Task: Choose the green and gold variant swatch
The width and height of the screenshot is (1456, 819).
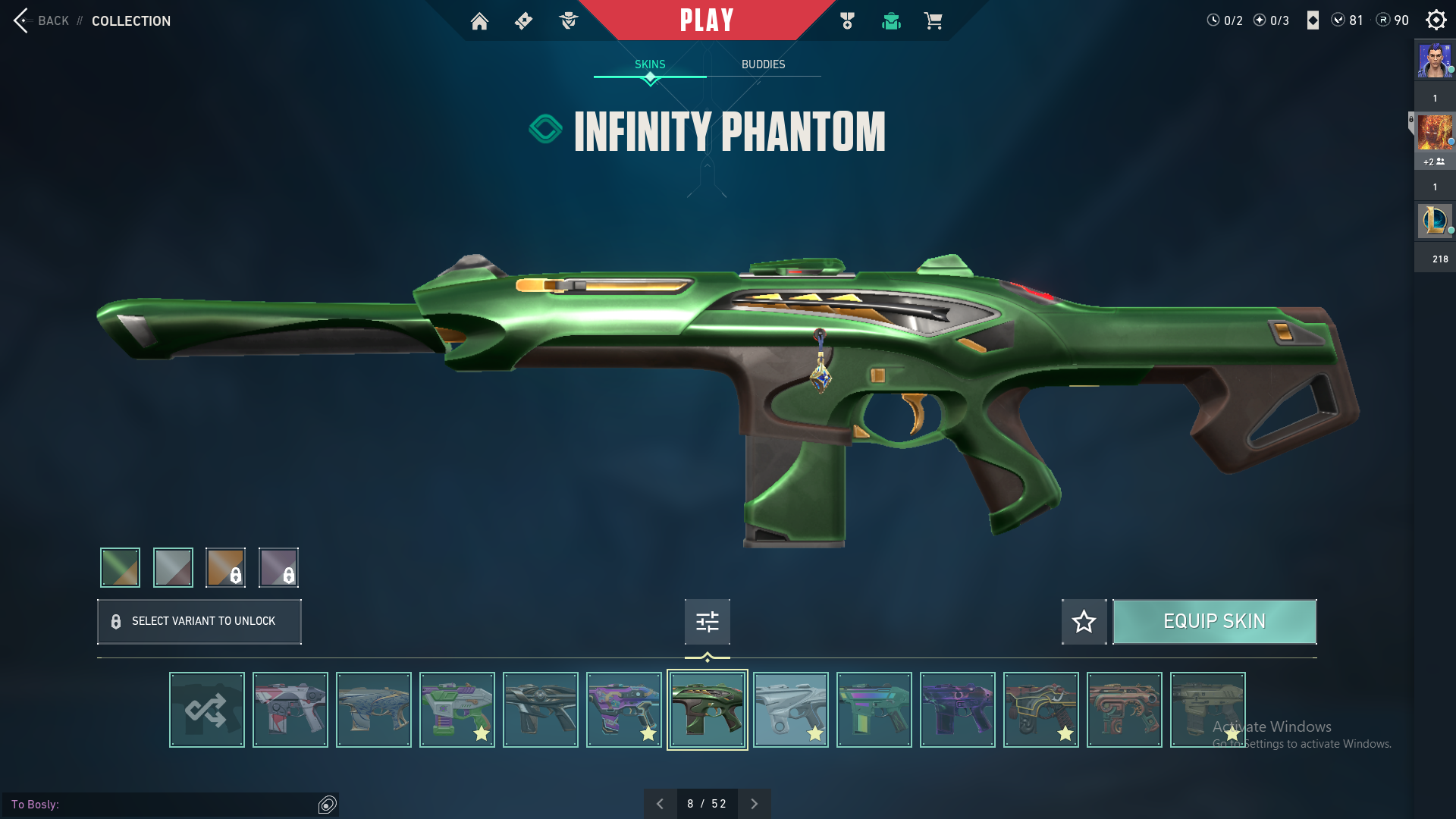Action: coord(121,567)
